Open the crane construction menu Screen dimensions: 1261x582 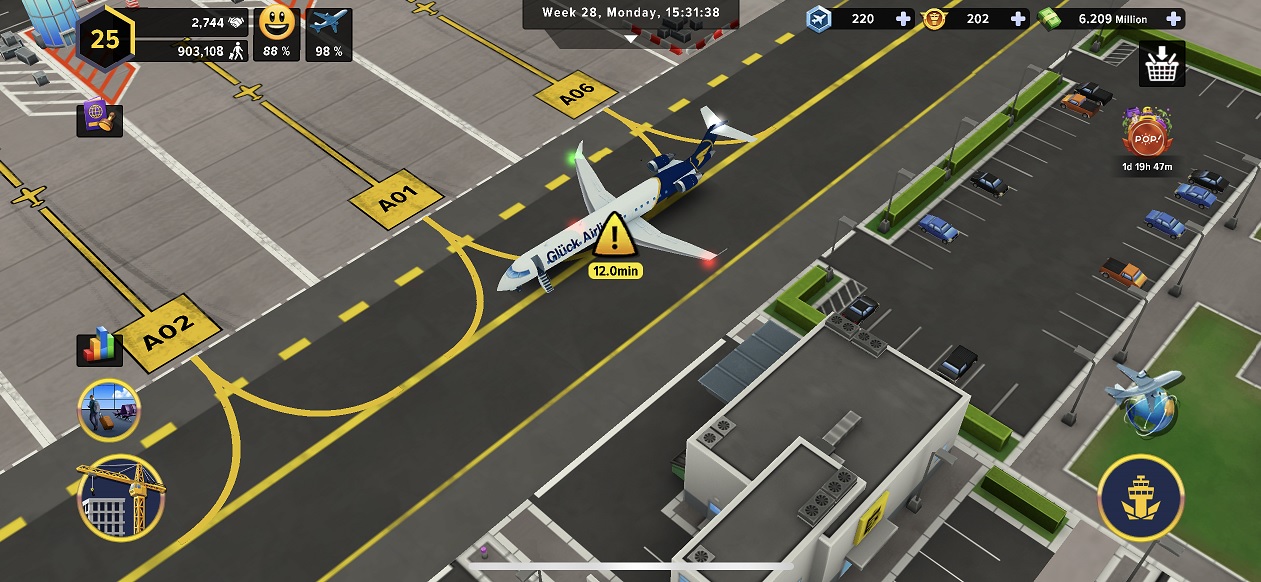[x=121, y=498]
